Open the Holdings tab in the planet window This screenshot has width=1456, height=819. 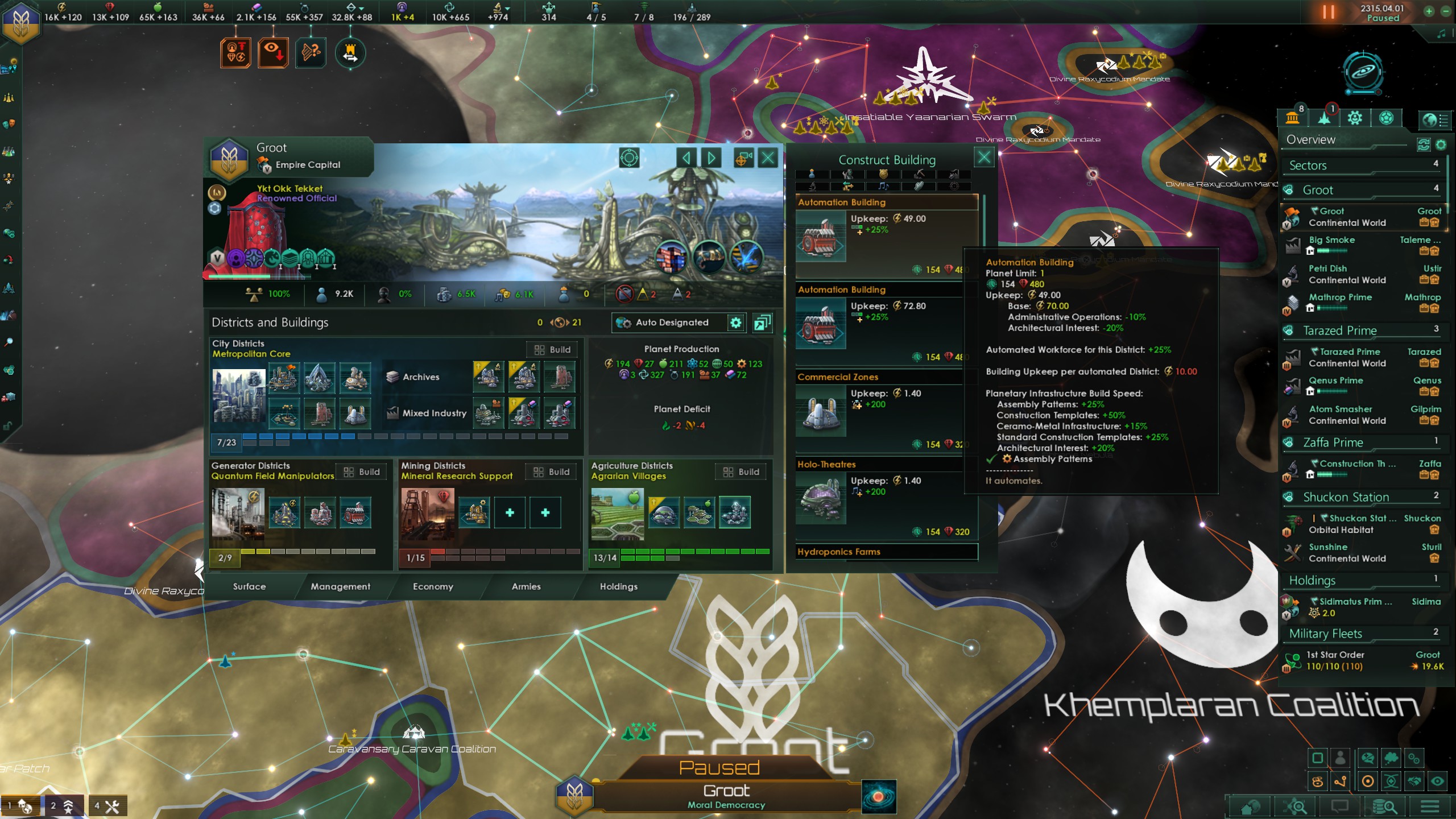[618, 586]
